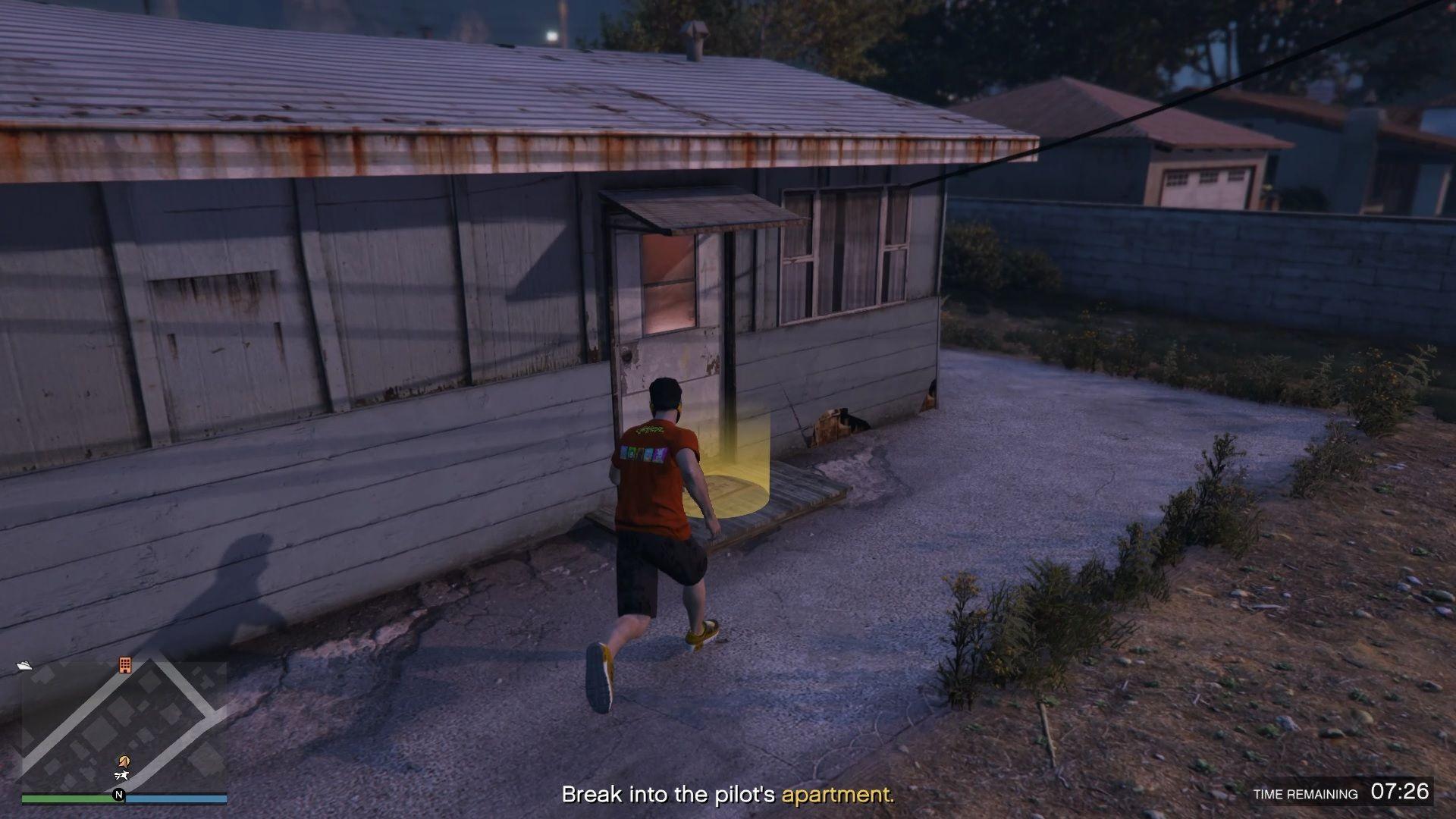Click the blue stamina bar segment
The image size is (1456, 819).
[174, 798]
